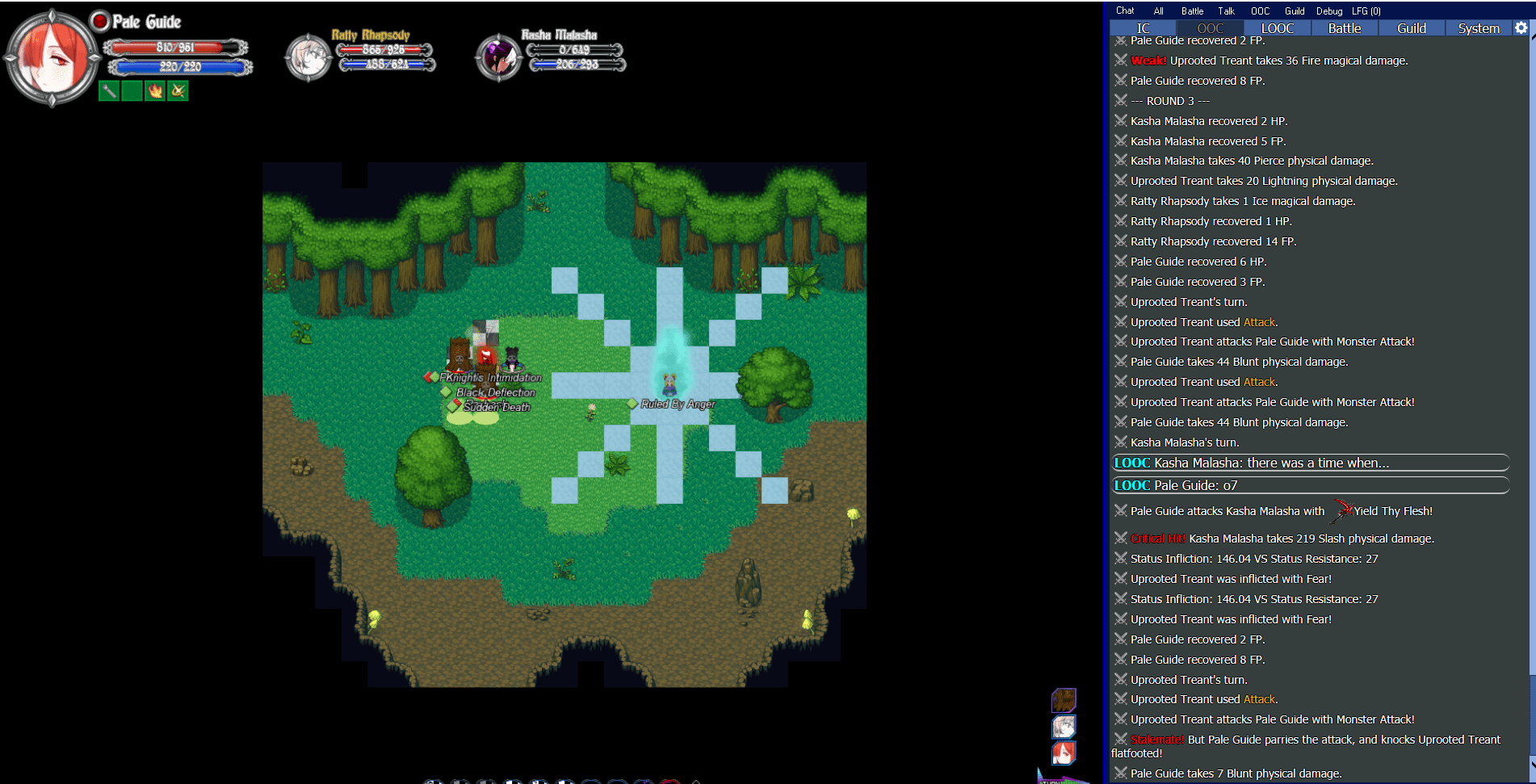The width and height of the screenshot is (1536, 784).
Task: Click the Uprooted Treant turn-order portrait
Action: click(1064, 700)
